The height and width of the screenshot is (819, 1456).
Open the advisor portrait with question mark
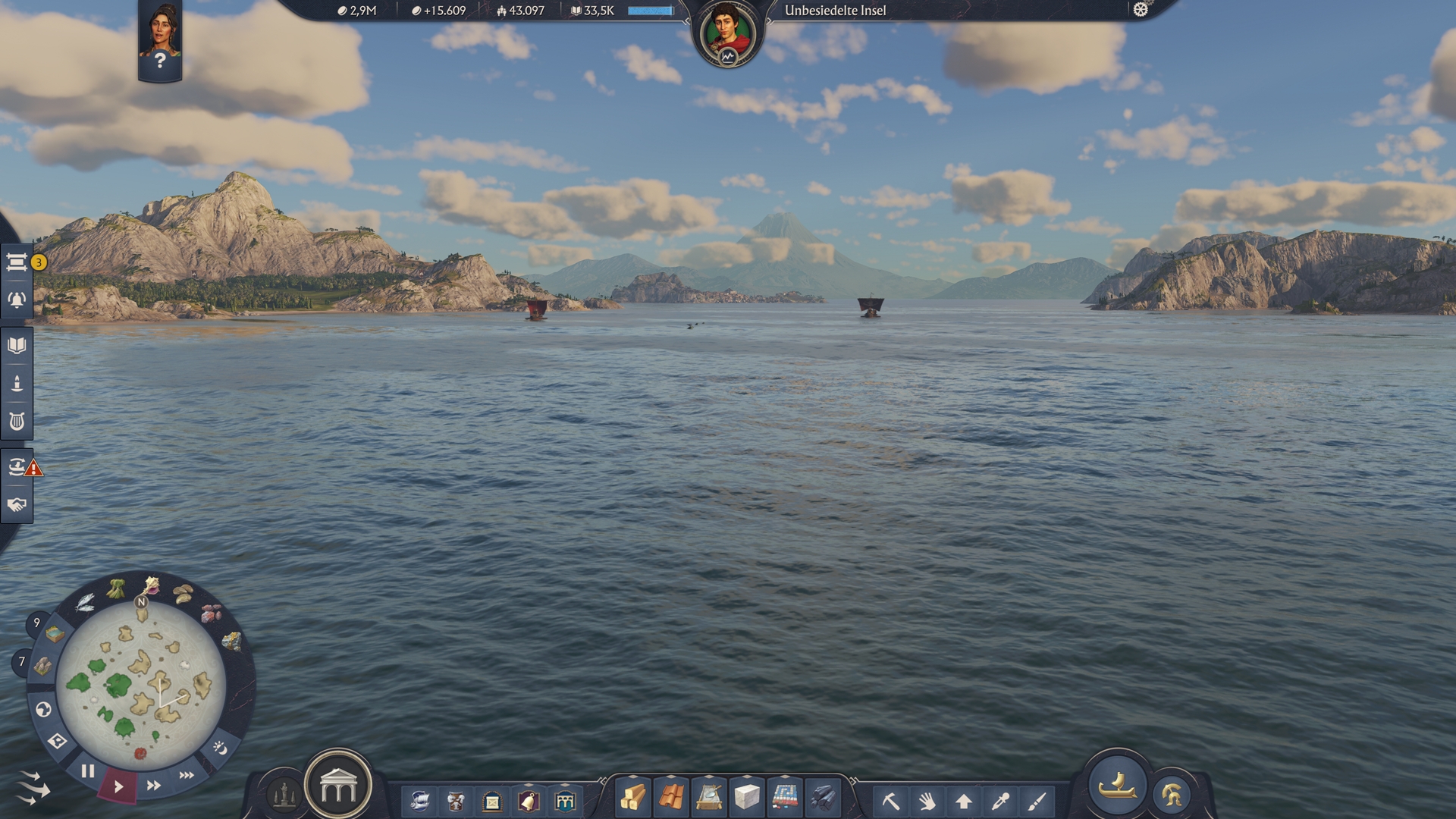pyautogui.click(x=160, y=42)
